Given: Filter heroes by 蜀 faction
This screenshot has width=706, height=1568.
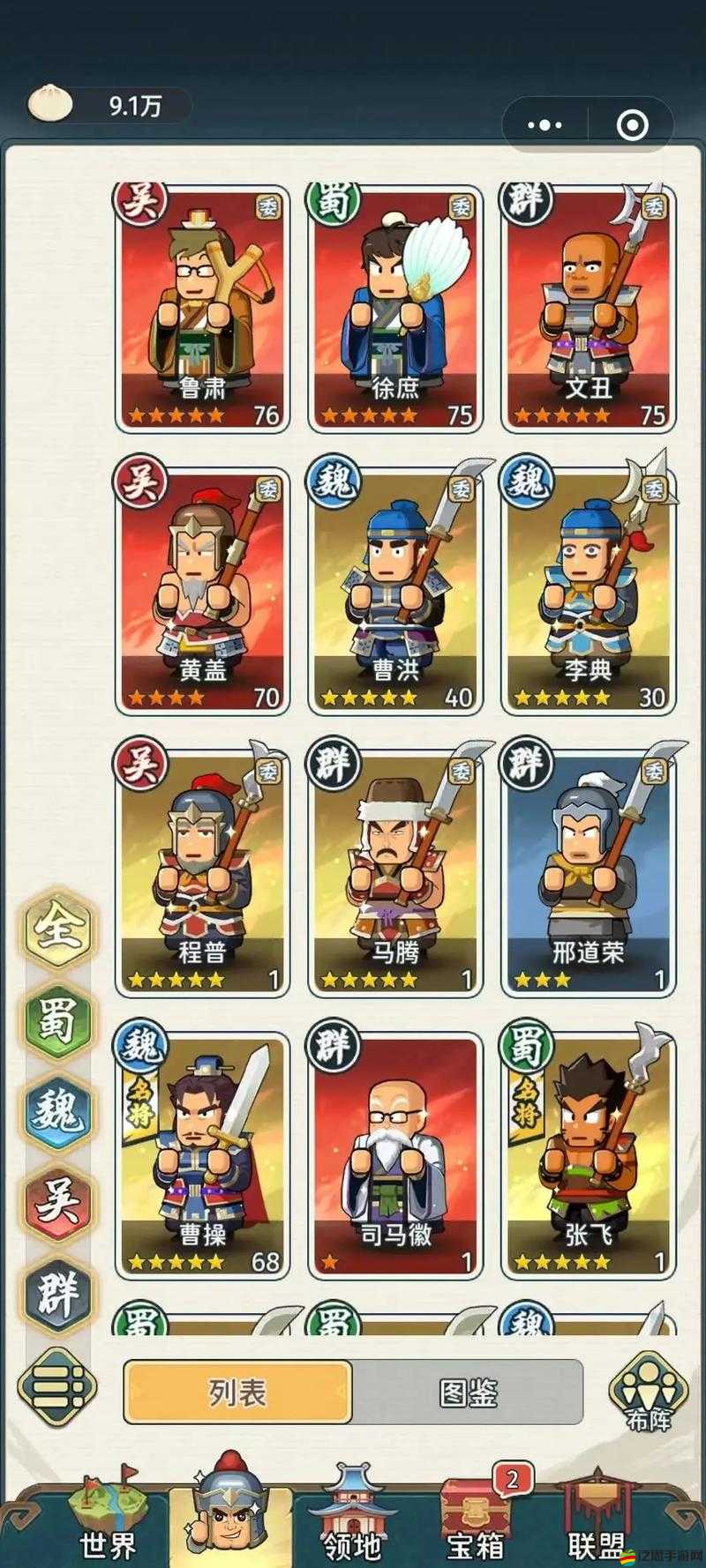Looking at the screenshot, I should 58,1019.
